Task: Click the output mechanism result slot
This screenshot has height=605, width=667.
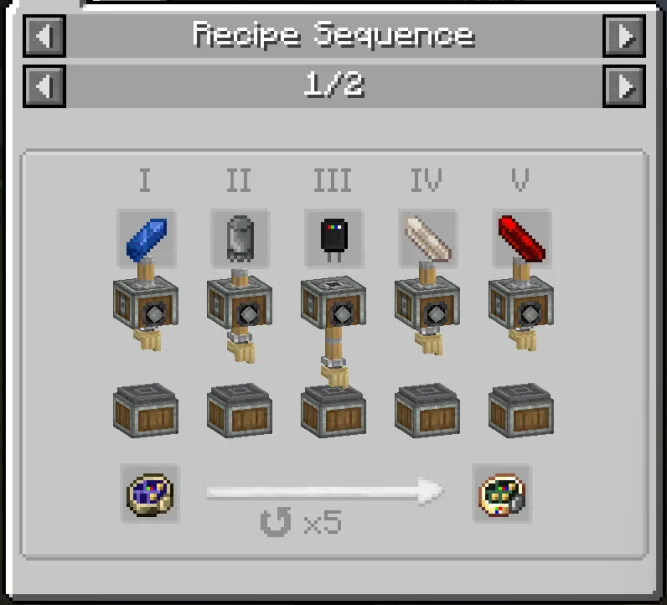Action: 502,493
